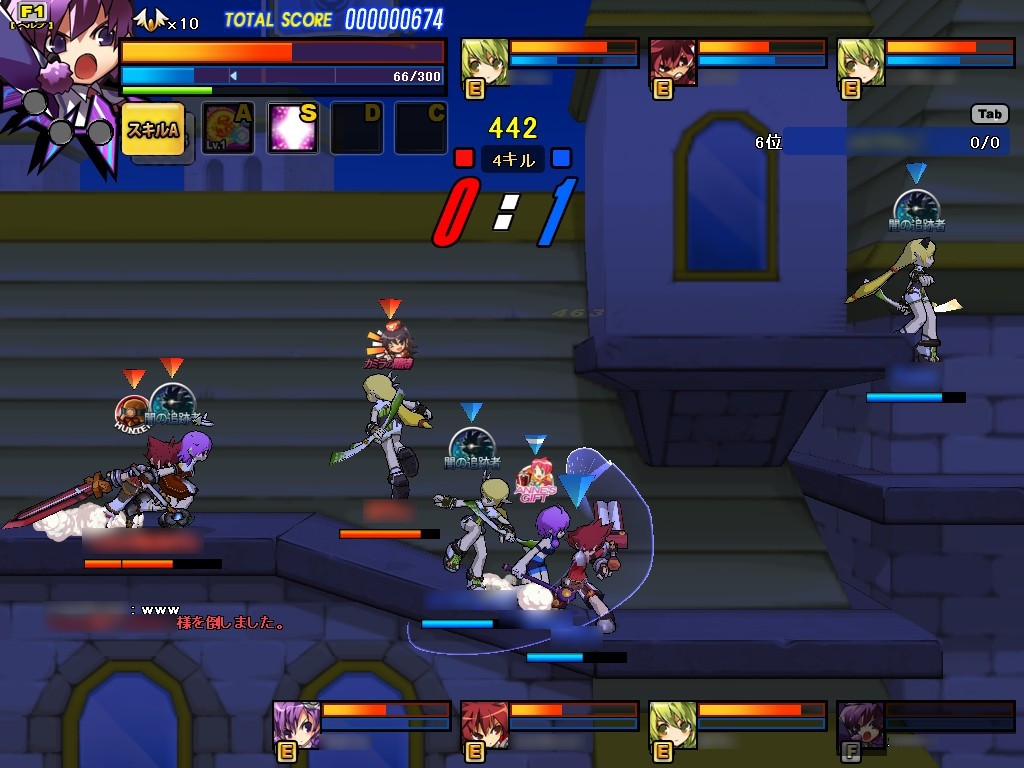Screen dimensions: 1024x768
Task: Use the pink sparkle skill in slot S
Action: pyautogui.click(x=293, y=129)
